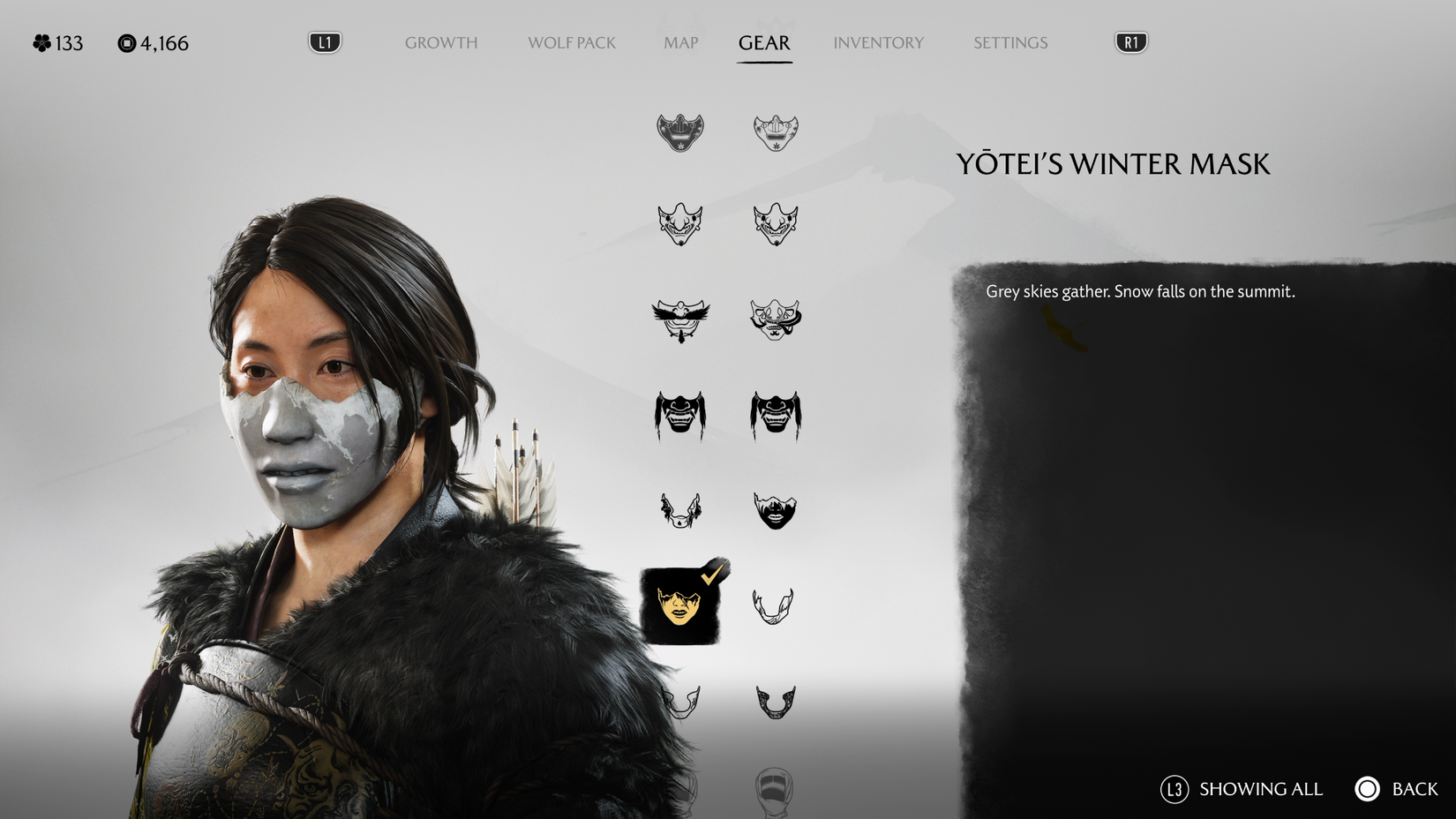The height and width of the screenshot is (819, 1456).
Task: Open the Map tab
Action: point(679,42)
